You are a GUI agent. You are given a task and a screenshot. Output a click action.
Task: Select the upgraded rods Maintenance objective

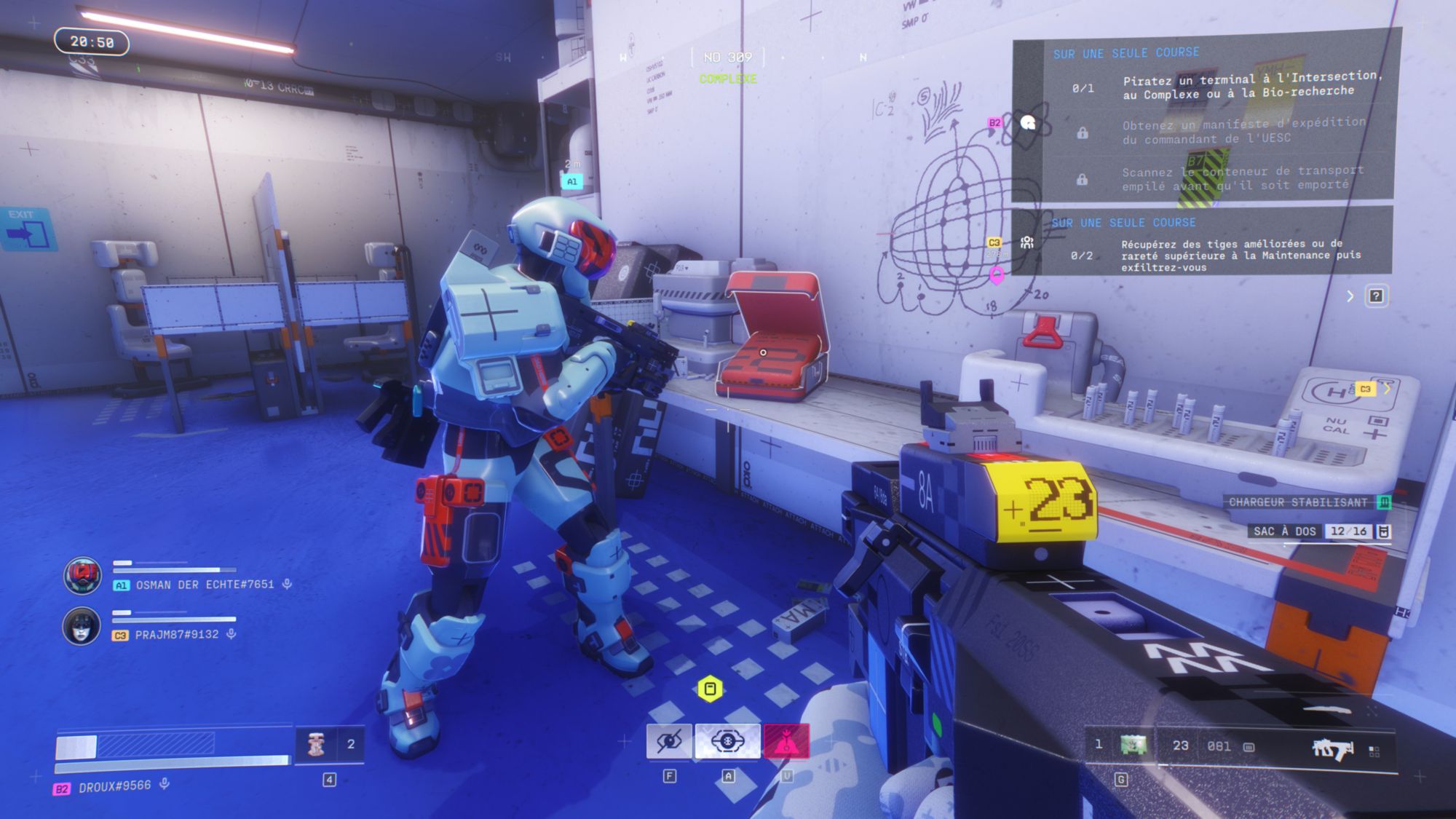(x=1230, y=255)
